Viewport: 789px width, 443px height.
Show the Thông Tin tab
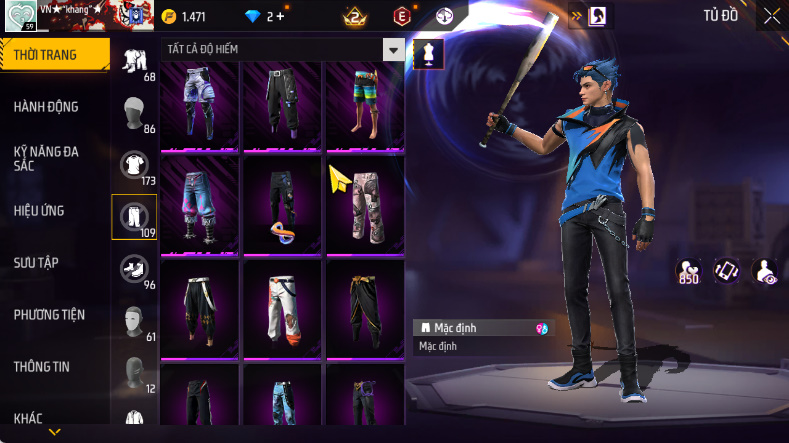click(42, 367)
